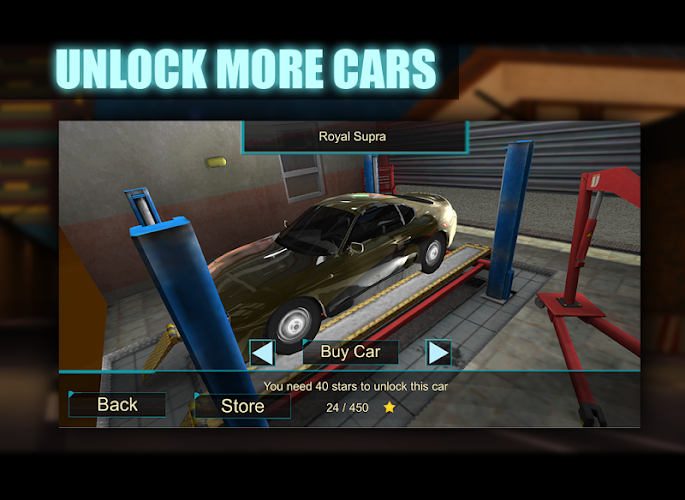The image size is (685, 500).
Task: Show the previous car with left arrow
Action: (262, 352)
